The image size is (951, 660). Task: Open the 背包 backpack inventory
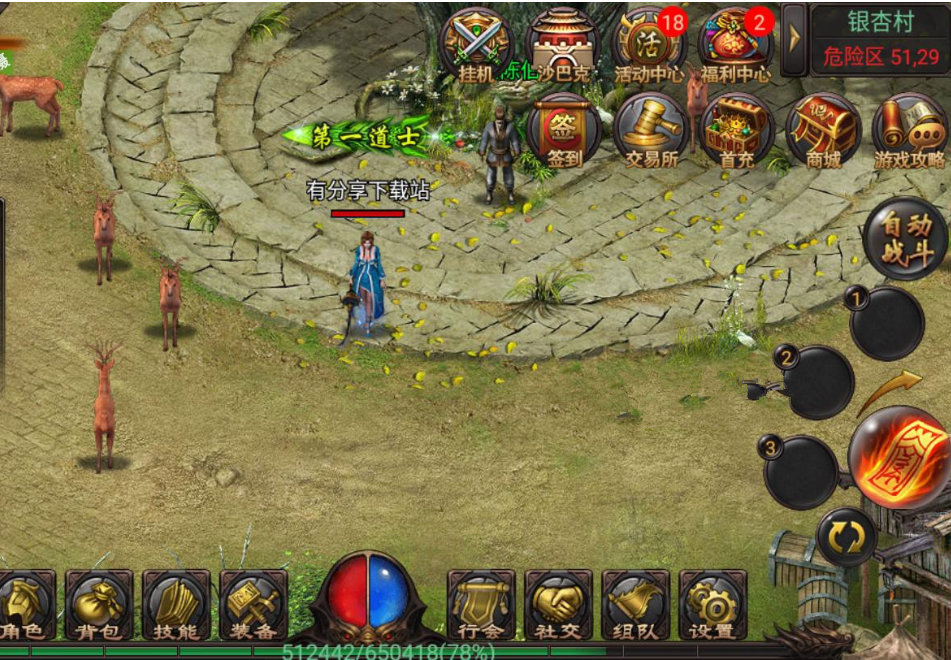point(99,604)
